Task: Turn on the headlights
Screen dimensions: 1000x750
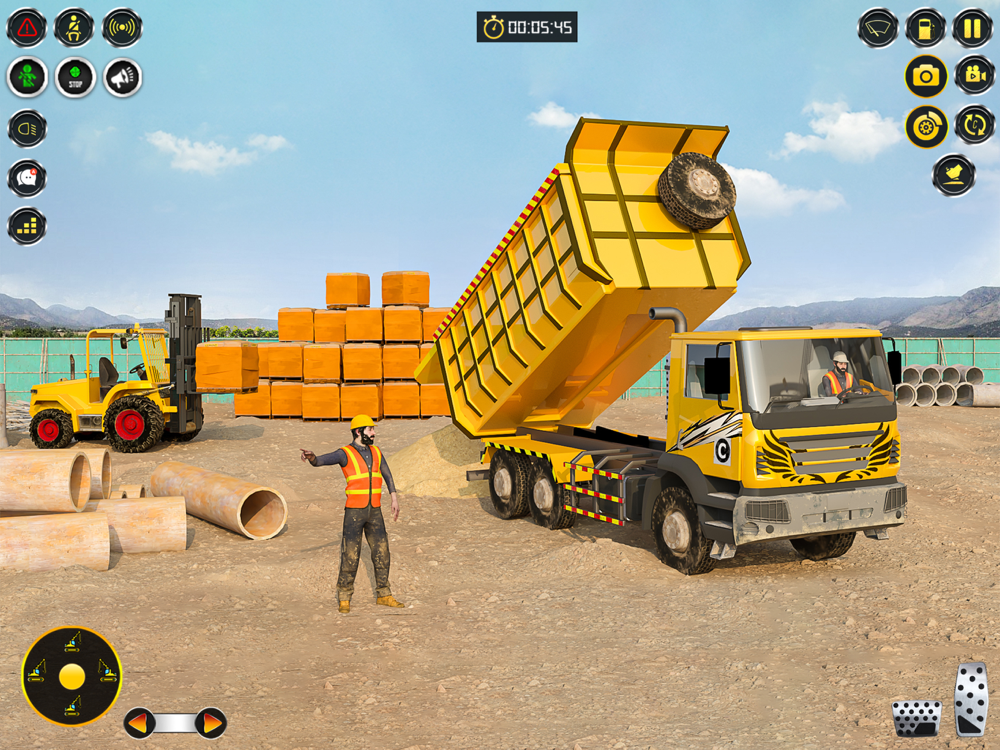Action: pyautogui.click(x=27, y=128)
